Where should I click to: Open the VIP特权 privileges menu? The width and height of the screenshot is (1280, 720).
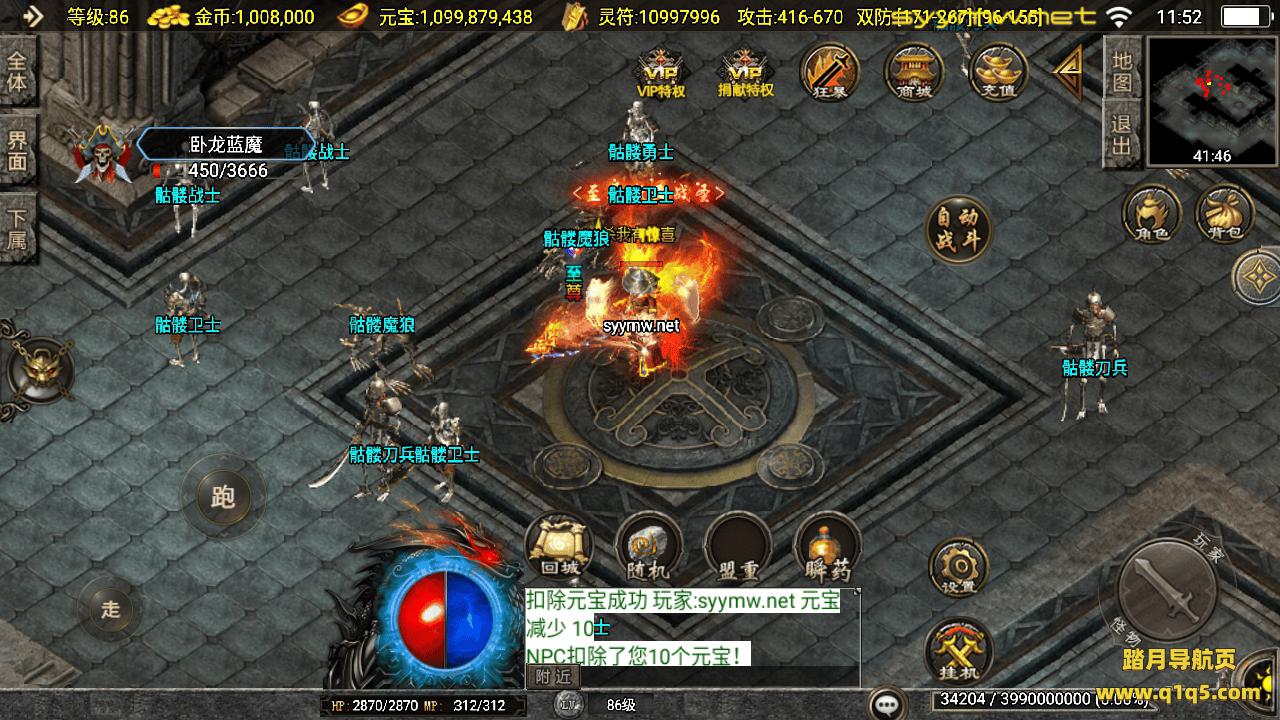(x=661, y=72)
